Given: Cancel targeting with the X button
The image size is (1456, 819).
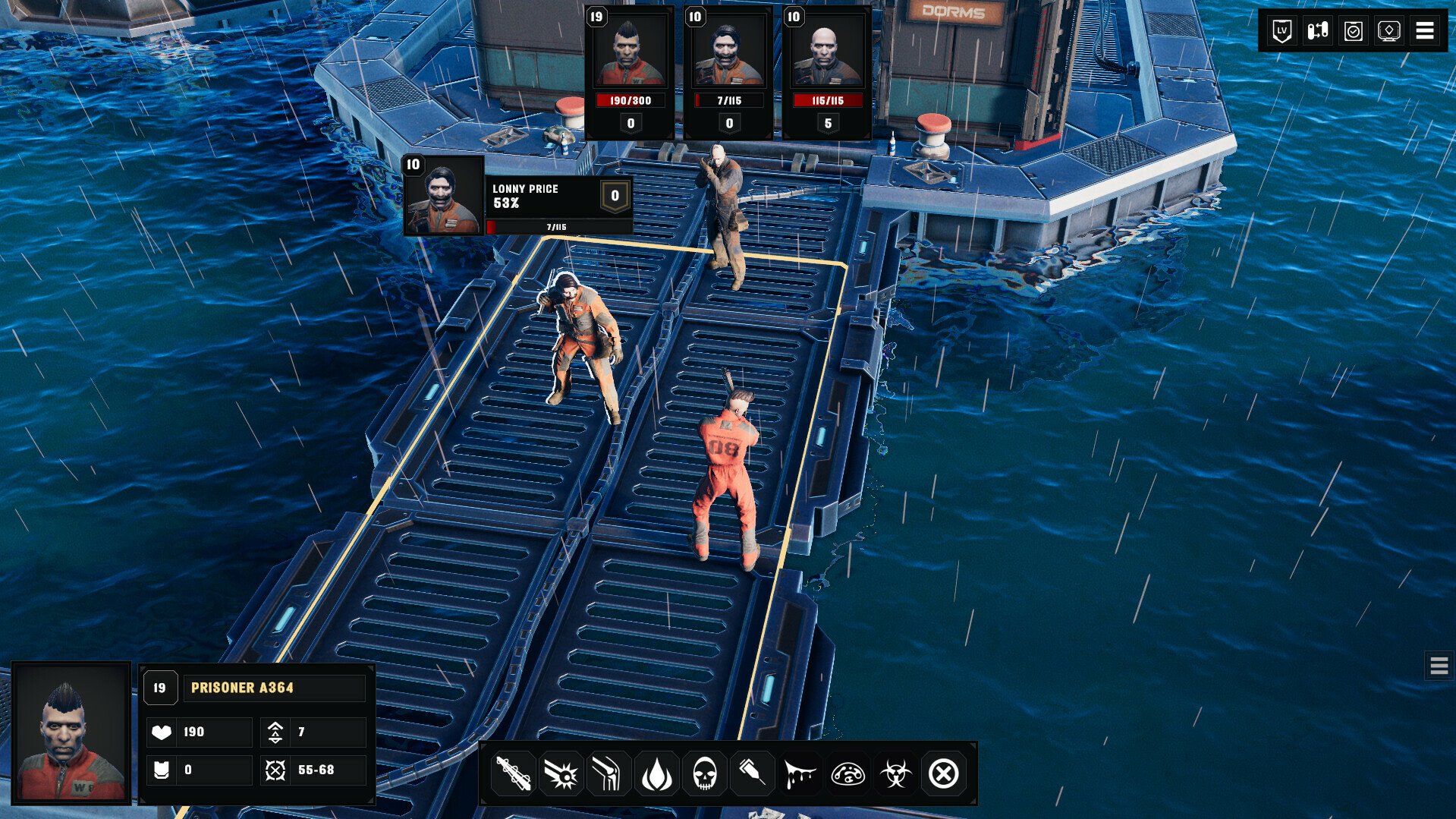Looking at the screenshot, I should (x=944, y=773).
